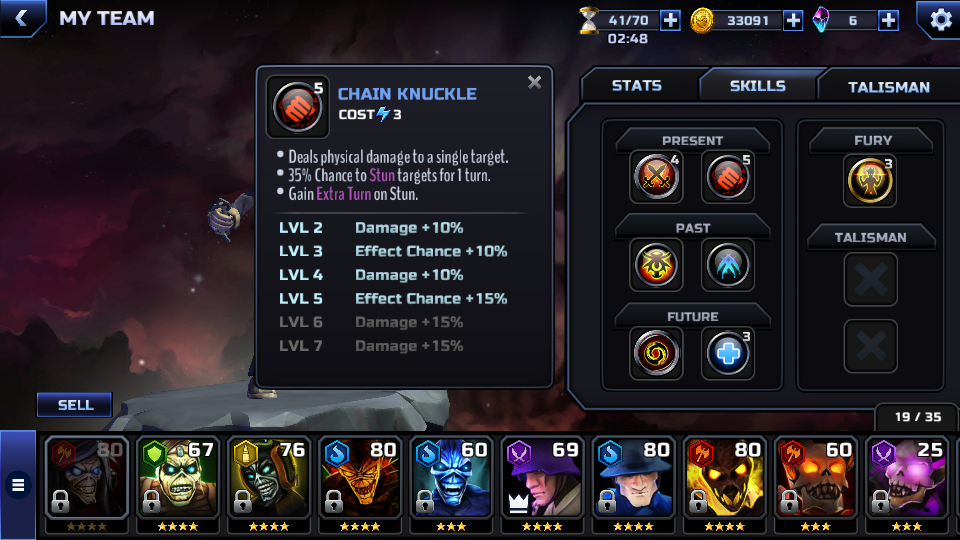This screenshot has height=540, width=960.
Task: Go back using the arrow button
Action: [22, 17]
